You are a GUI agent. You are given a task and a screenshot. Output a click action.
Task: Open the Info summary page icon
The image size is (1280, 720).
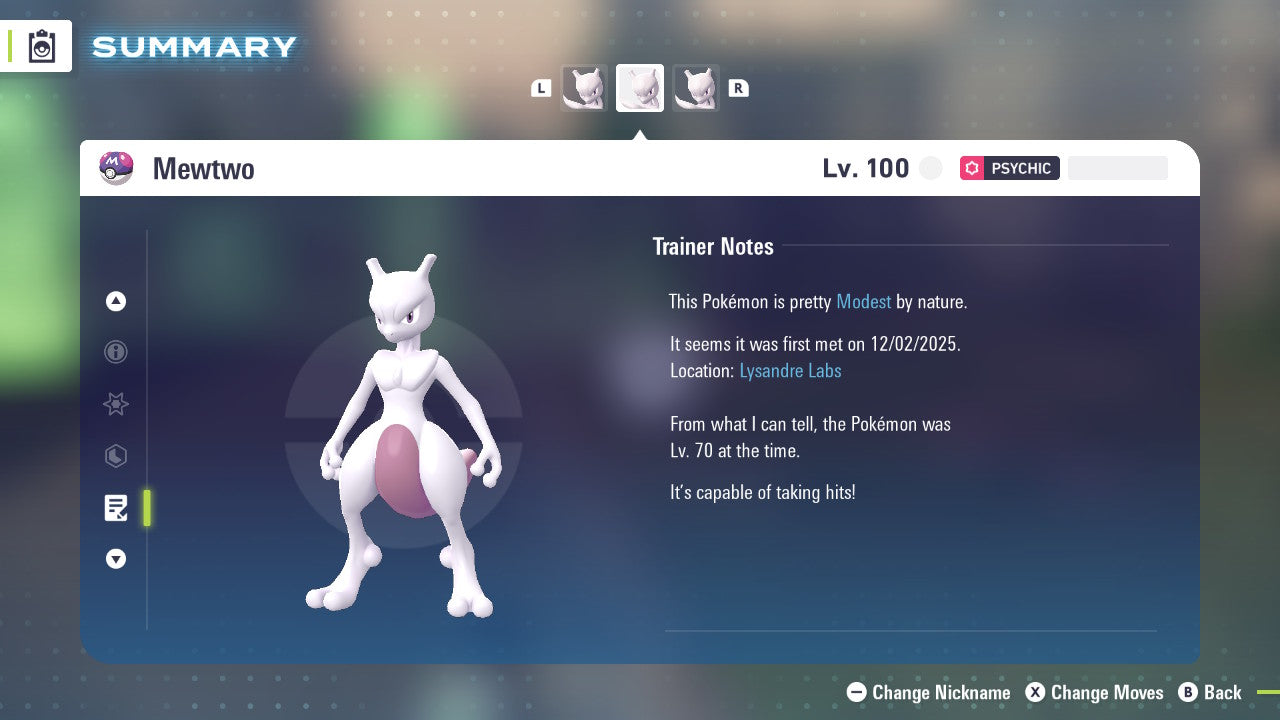116,352
